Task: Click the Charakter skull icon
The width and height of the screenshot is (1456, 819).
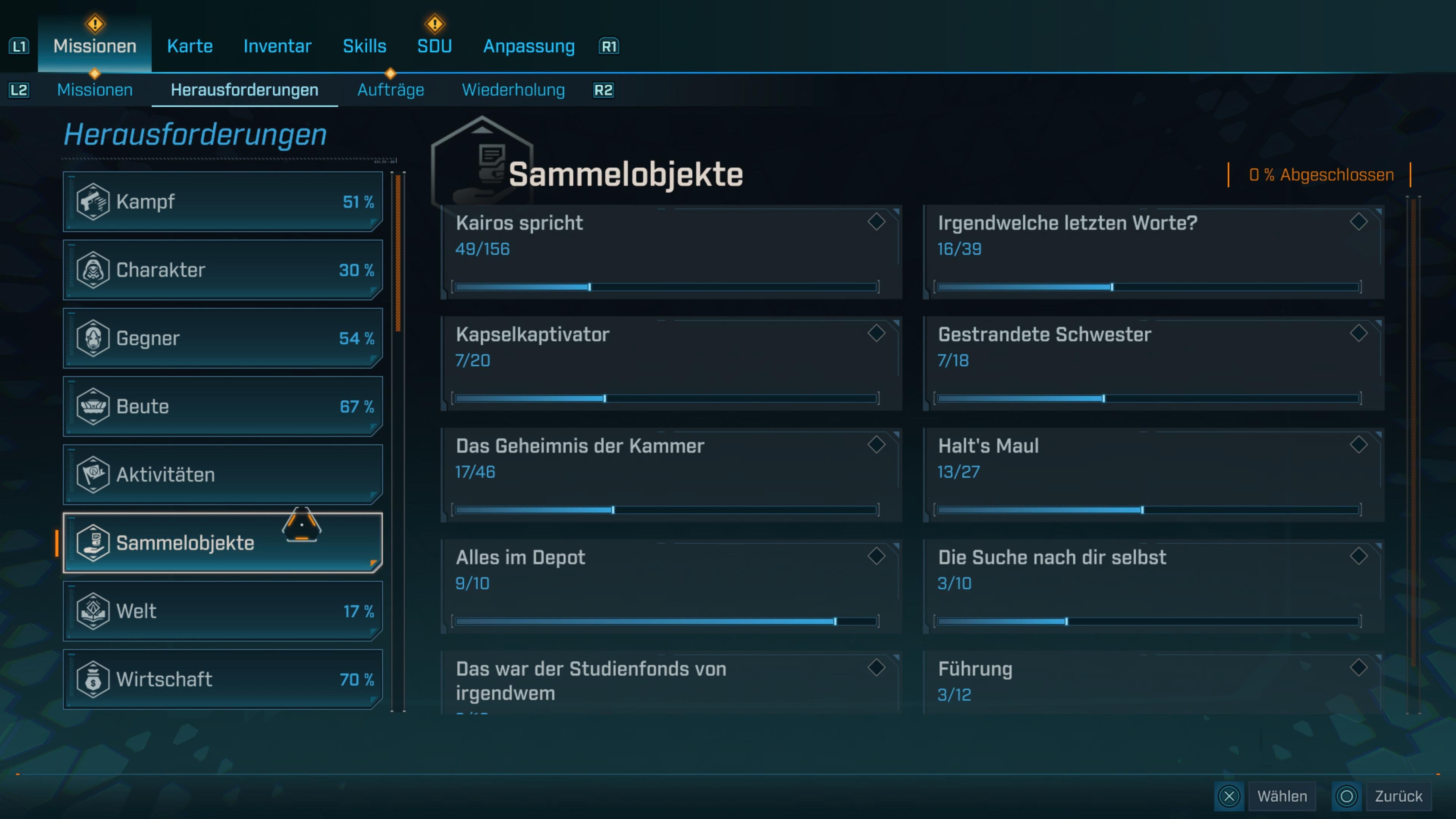Action: tap(94, 270)
